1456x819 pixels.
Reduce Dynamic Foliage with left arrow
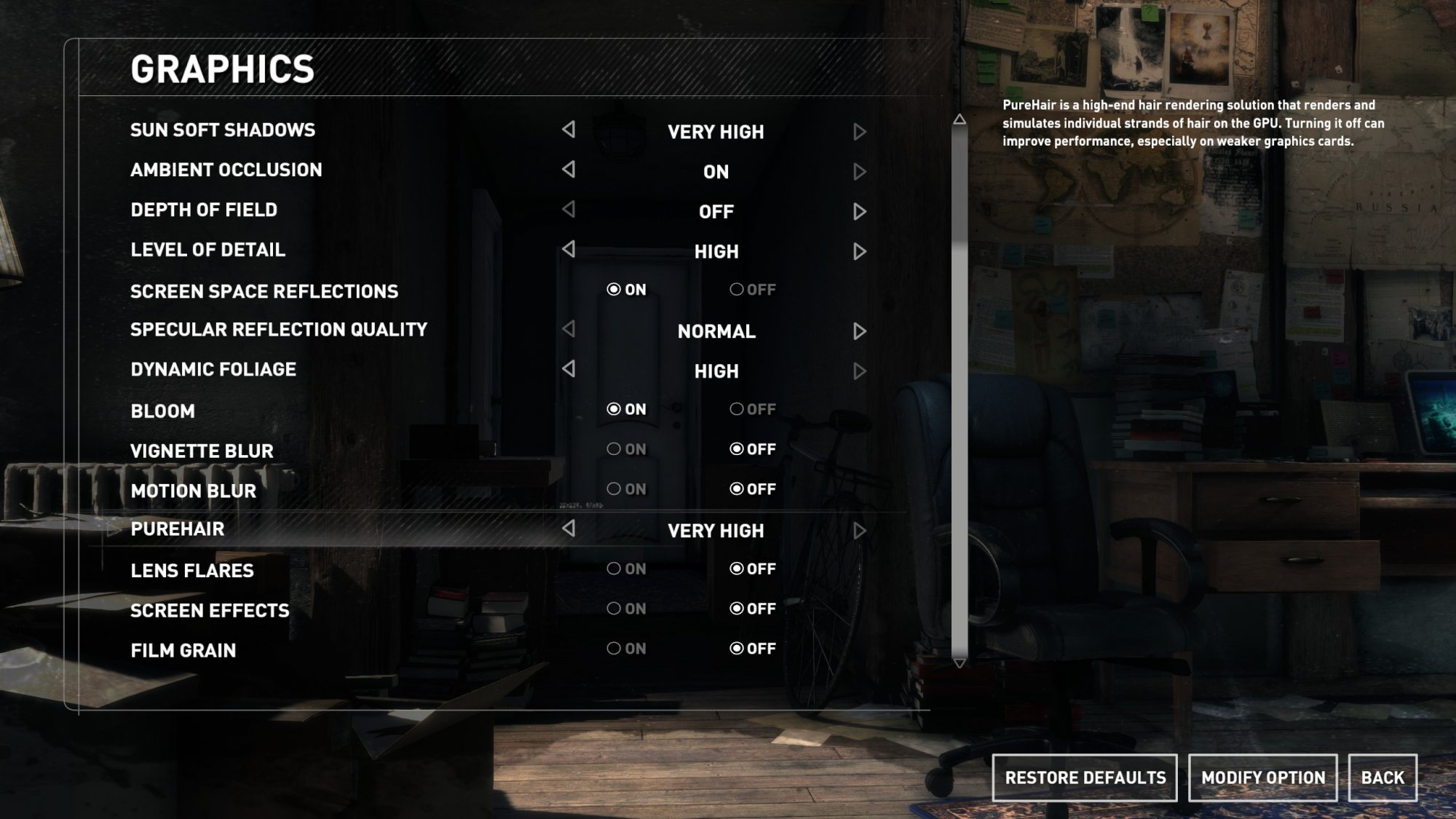569,369
